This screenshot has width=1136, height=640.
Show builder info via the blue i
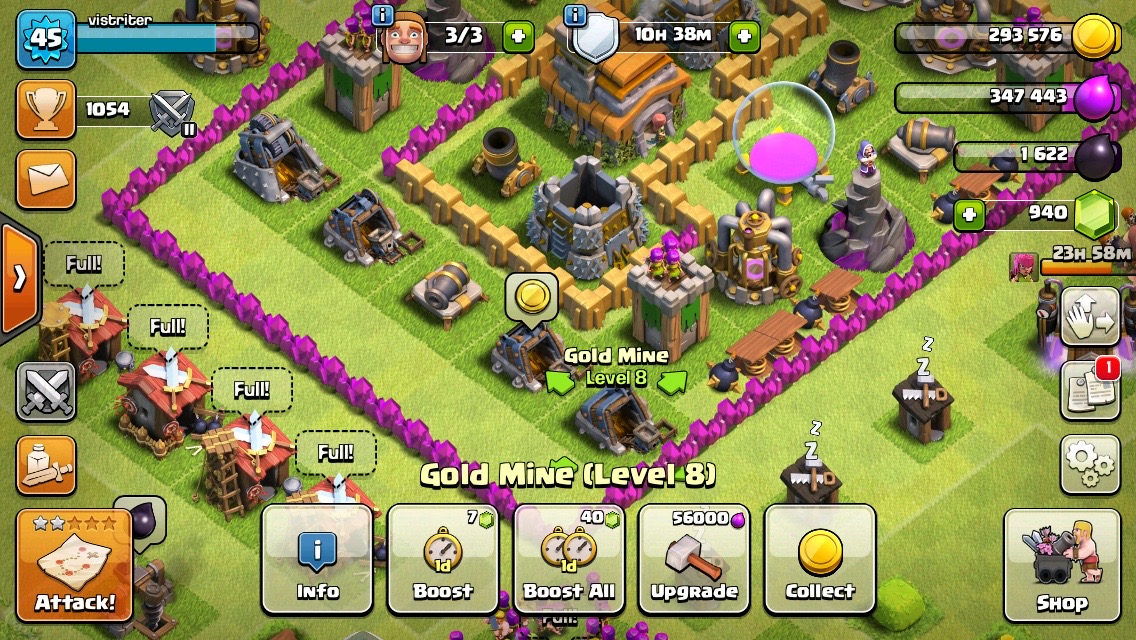pyautogui.click(x=382, y=15)
